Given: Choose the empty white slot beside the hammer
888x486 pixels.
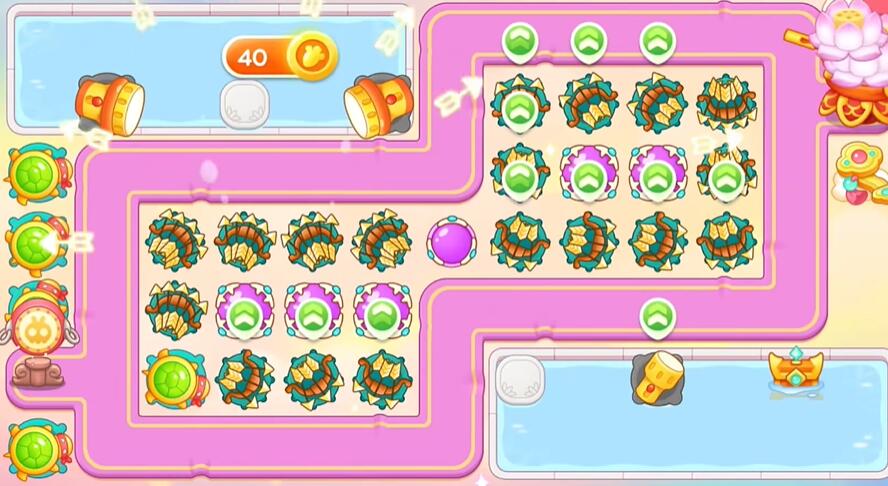Looking at the screenshot, I should [x=519, y=380].
